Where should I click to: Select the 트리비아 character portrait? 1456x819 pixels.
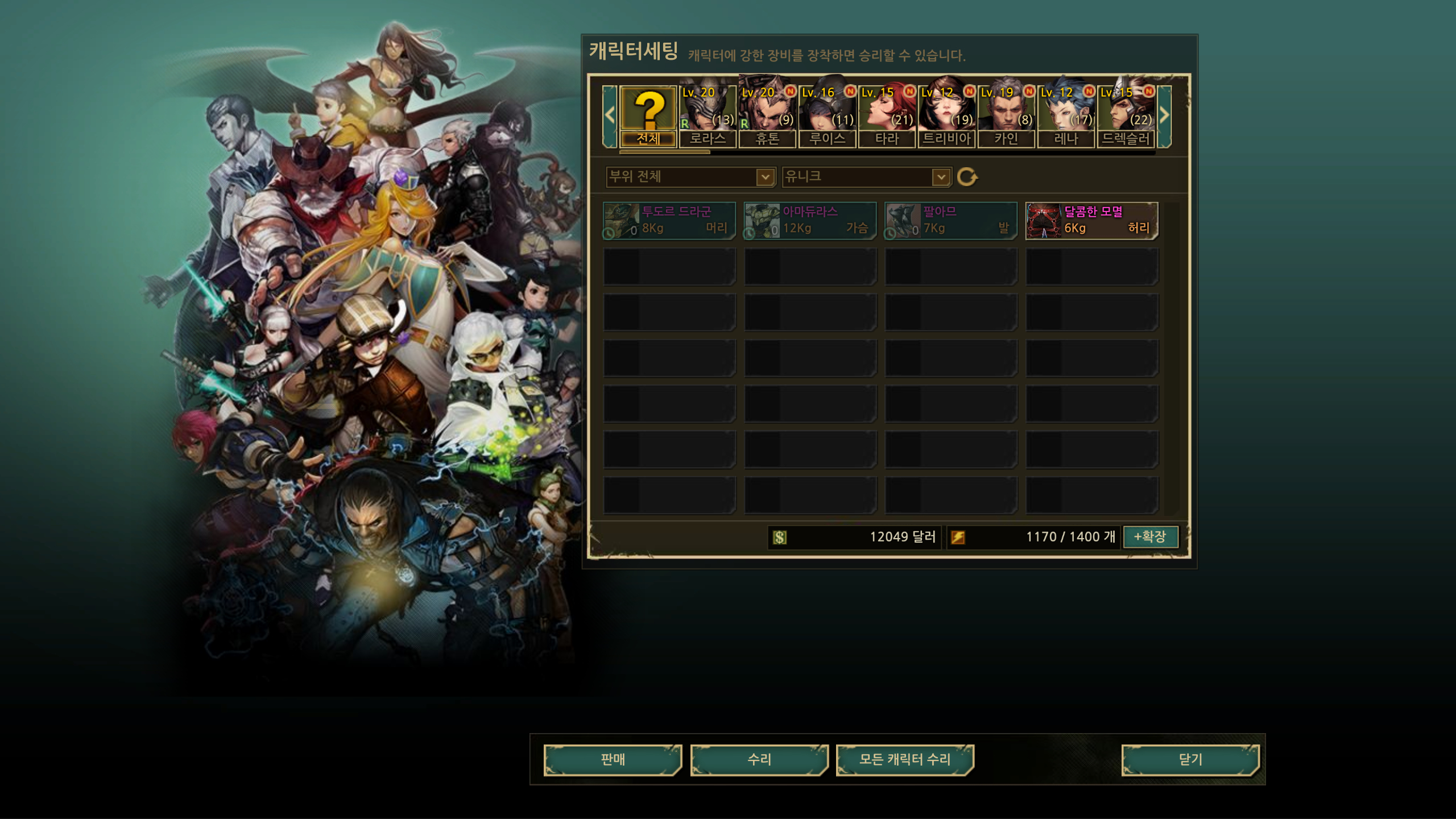[x=946, y=117]
